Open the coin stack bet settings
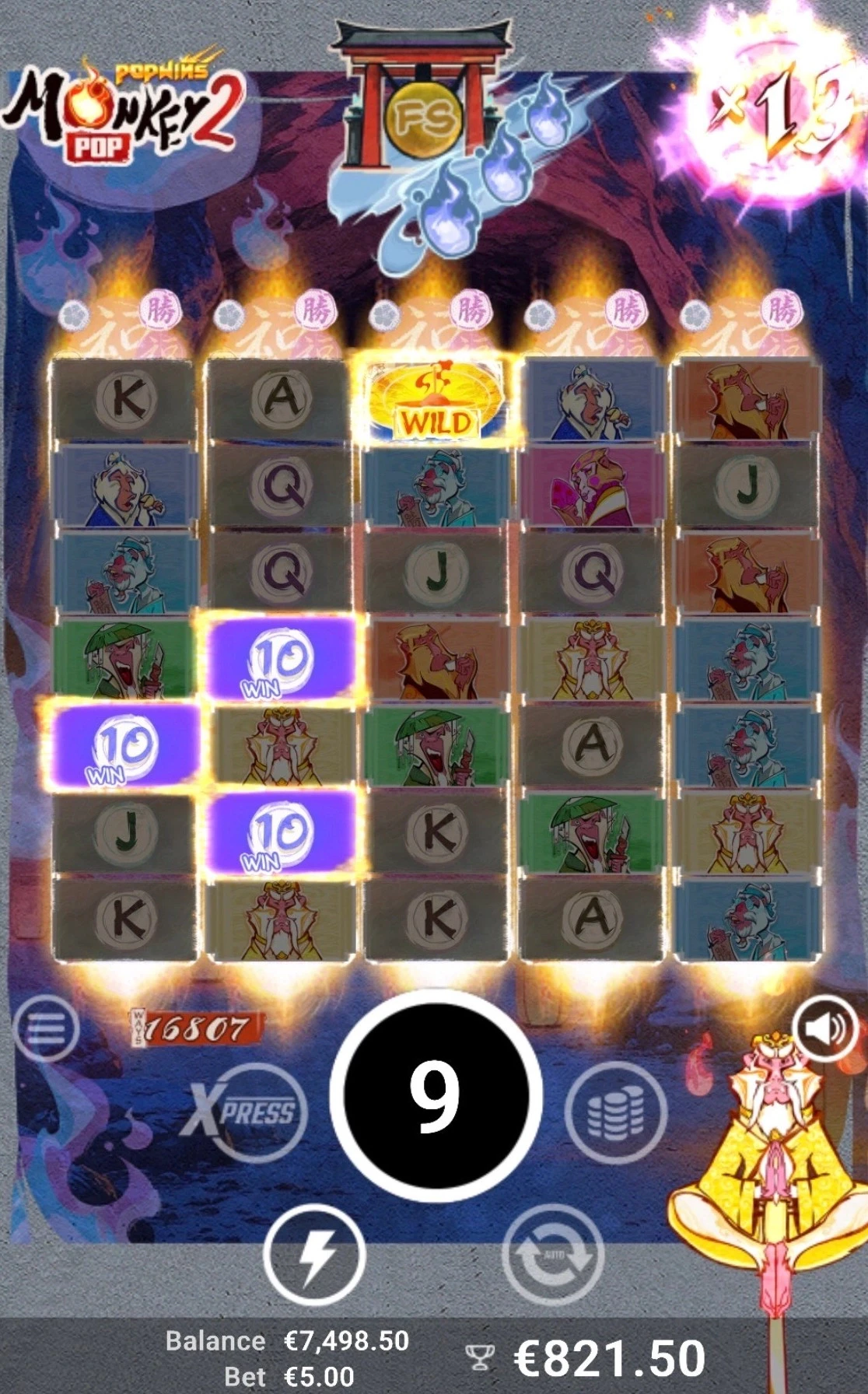This screenshot has width=868, height=1394. point(615,1112)
